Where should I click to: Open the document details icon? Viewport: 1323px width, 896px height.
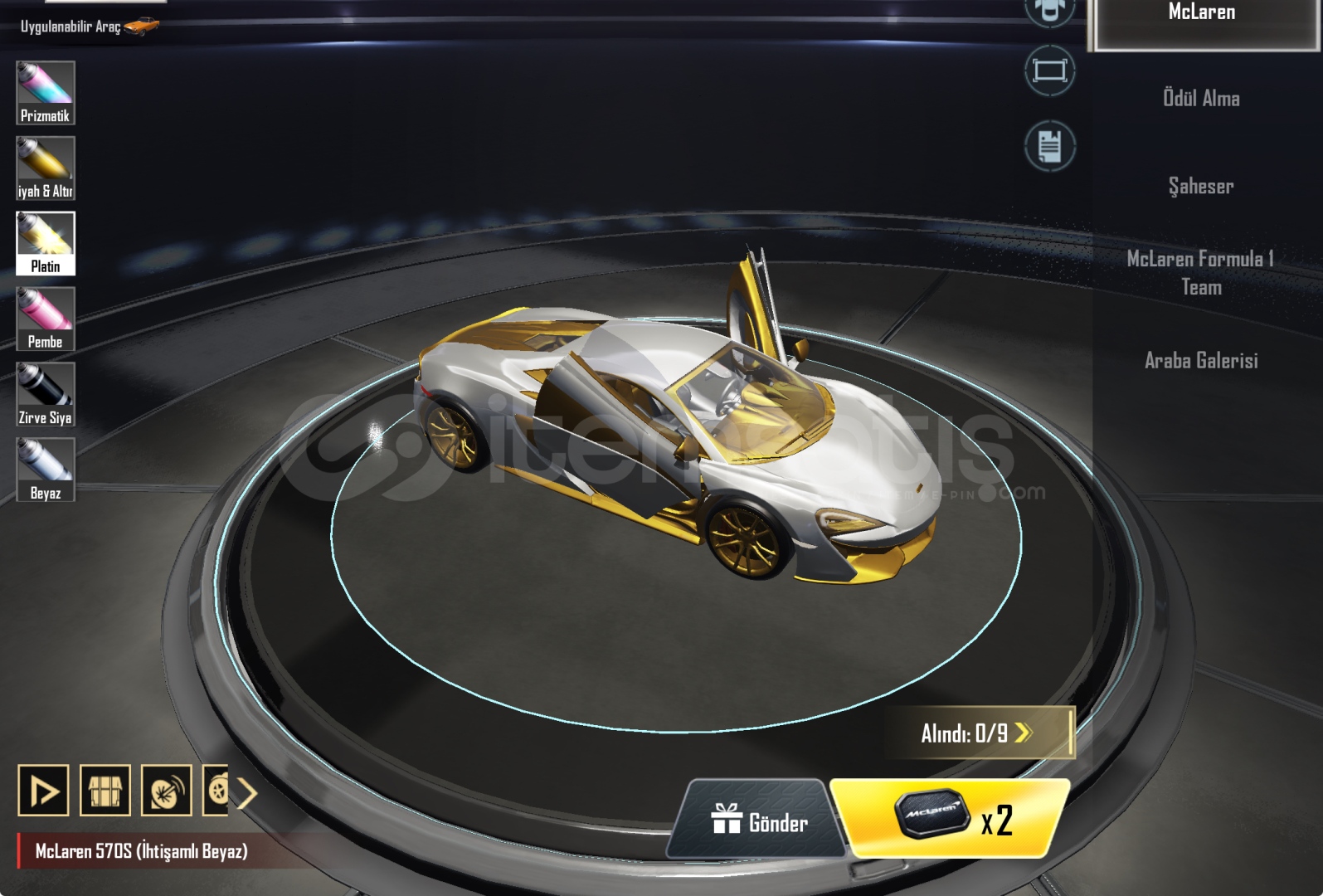point(1049,146)
